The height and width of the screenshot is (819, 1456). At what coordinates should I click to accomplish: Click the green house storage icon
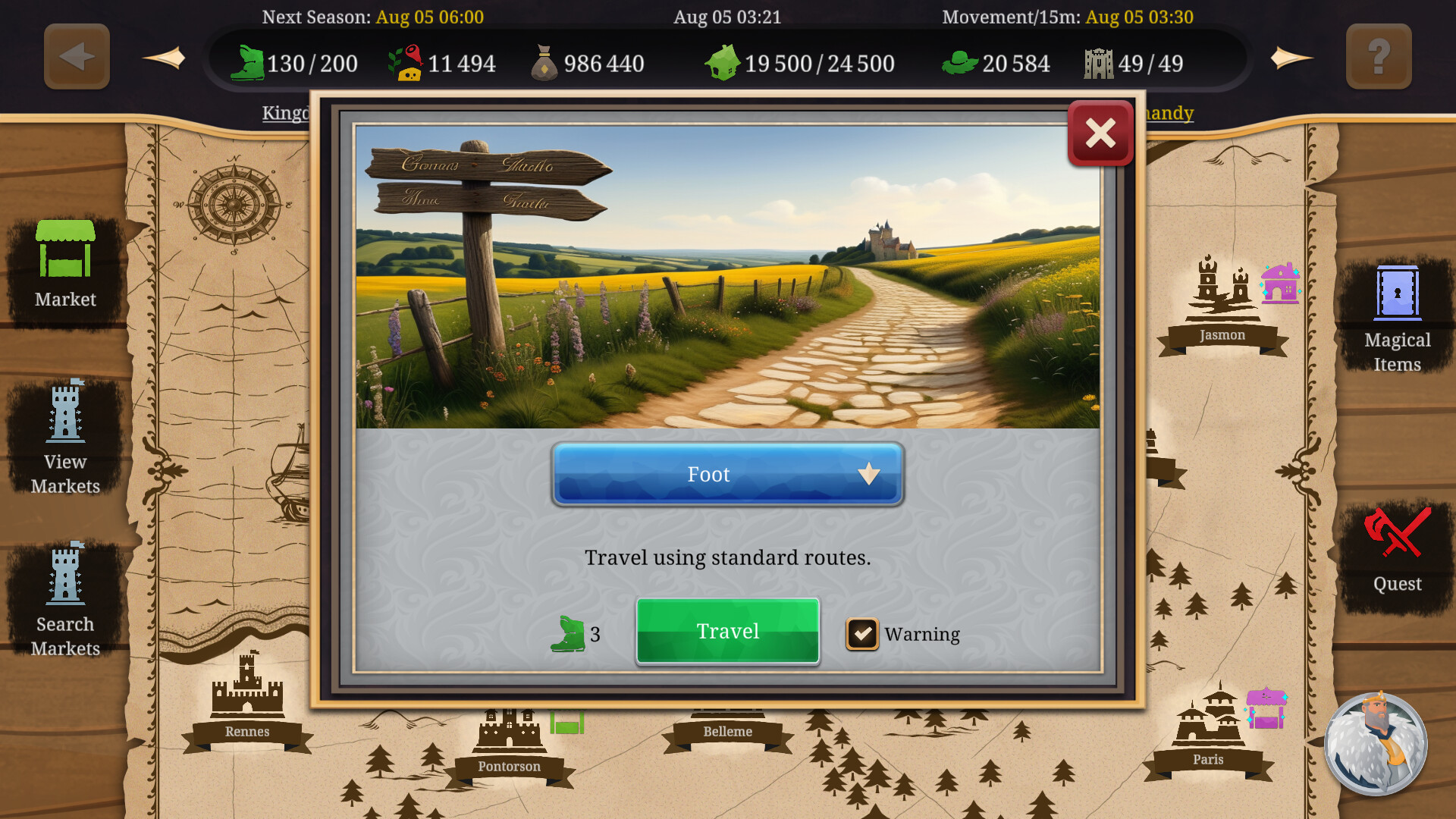(x=724, y=62)
